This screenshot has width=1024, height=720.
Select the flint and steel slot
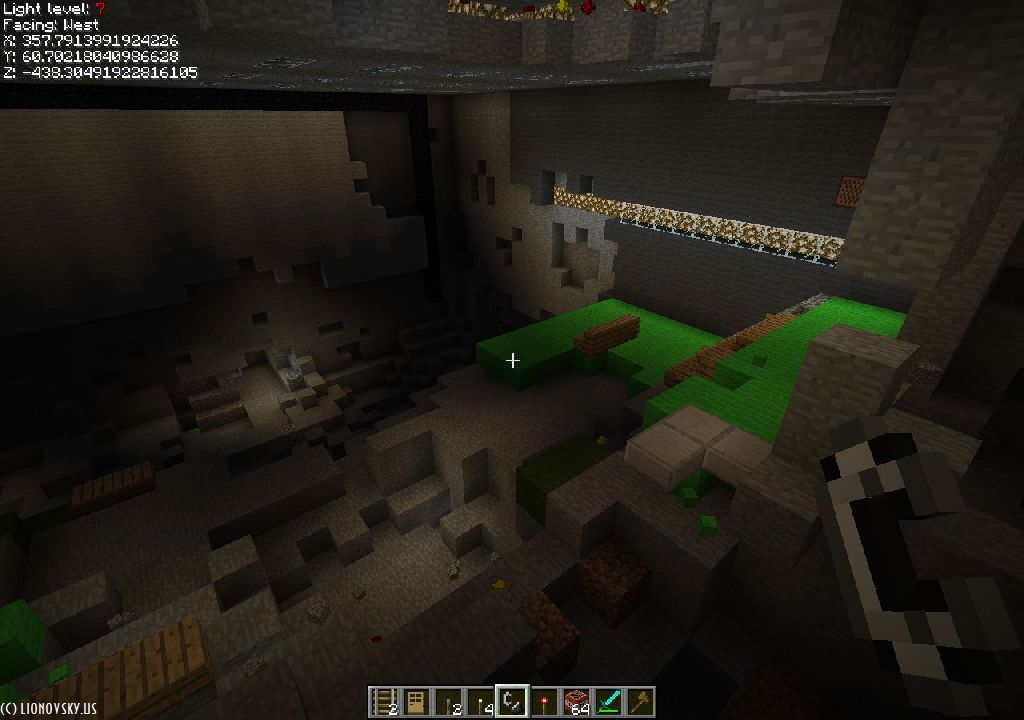[512, 702]
